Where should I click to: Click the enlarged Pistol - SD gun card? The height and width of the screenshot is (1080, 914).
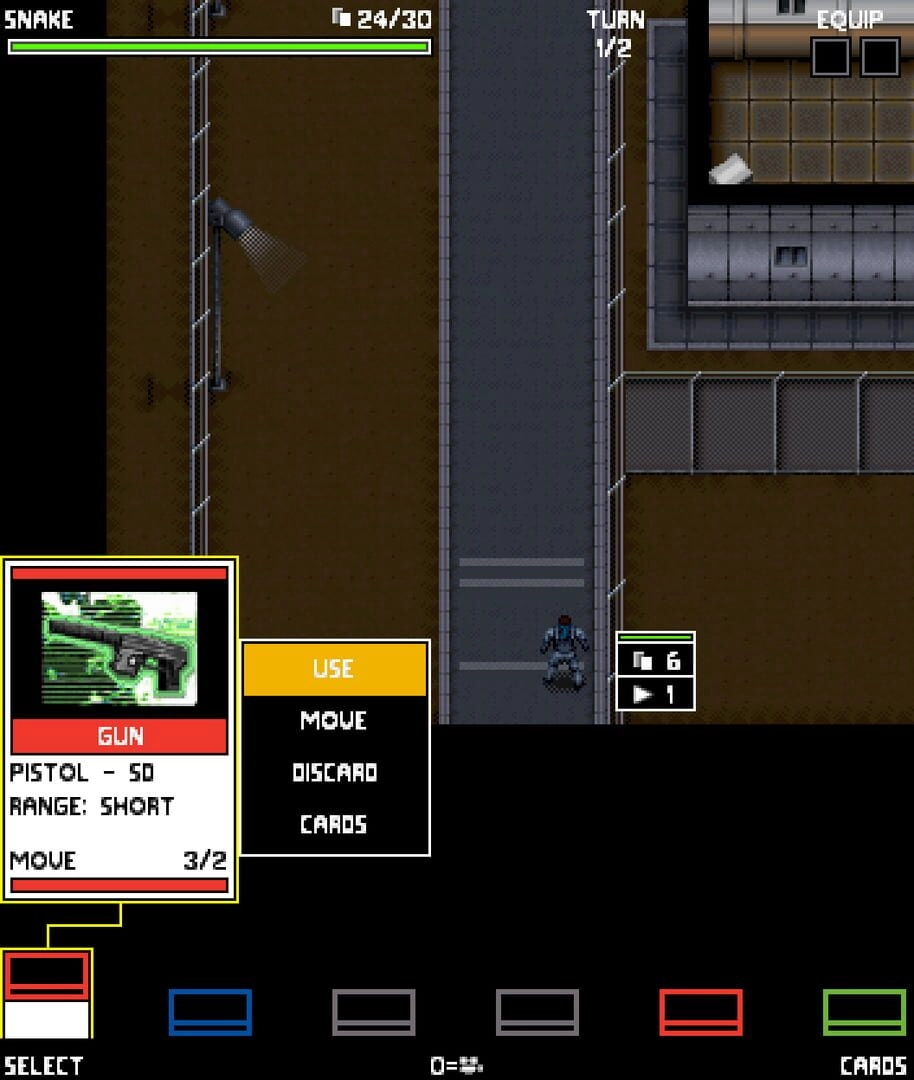119,730
